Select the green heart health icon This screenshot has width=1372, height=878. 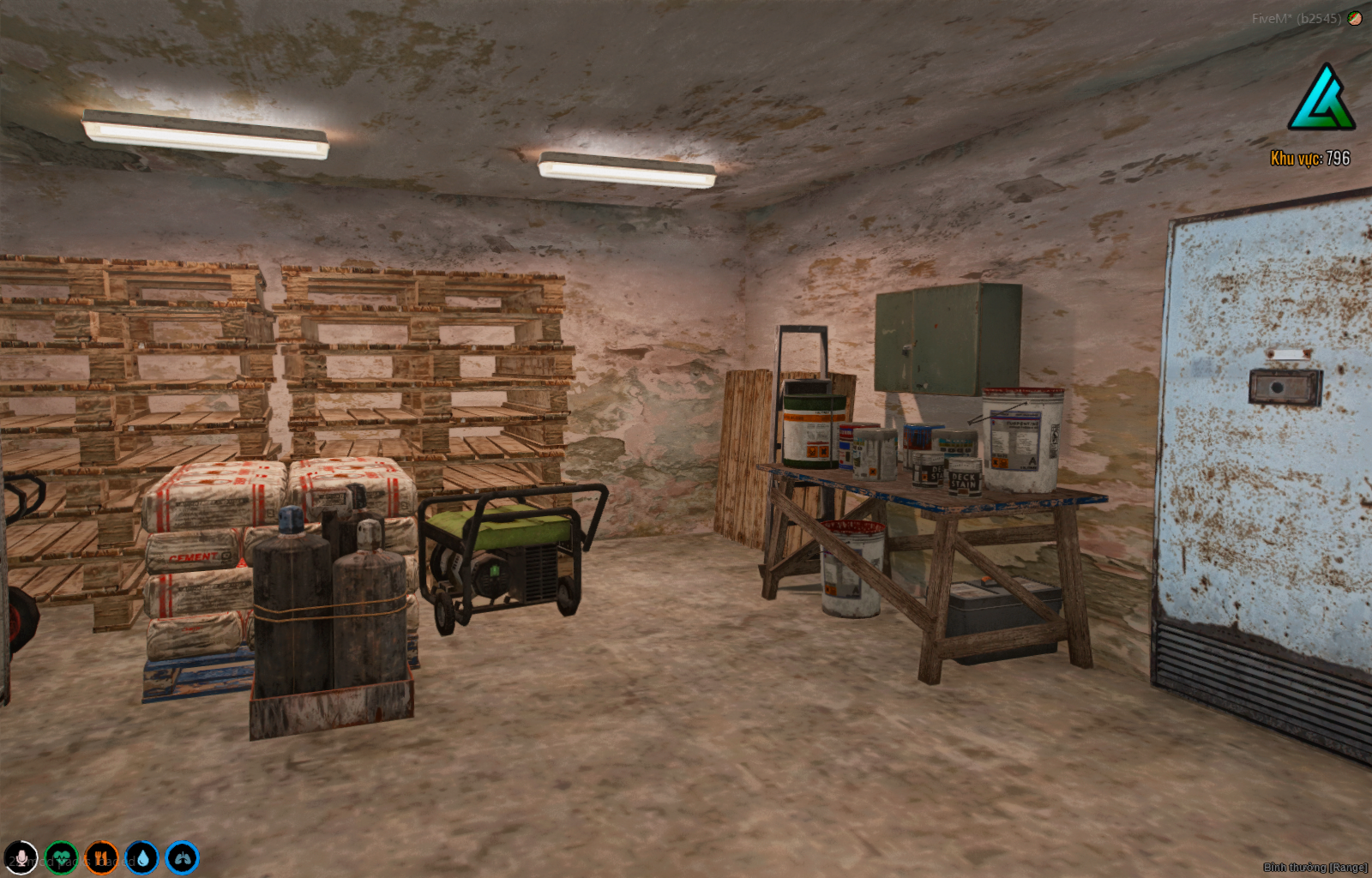[x=61, y=857]
